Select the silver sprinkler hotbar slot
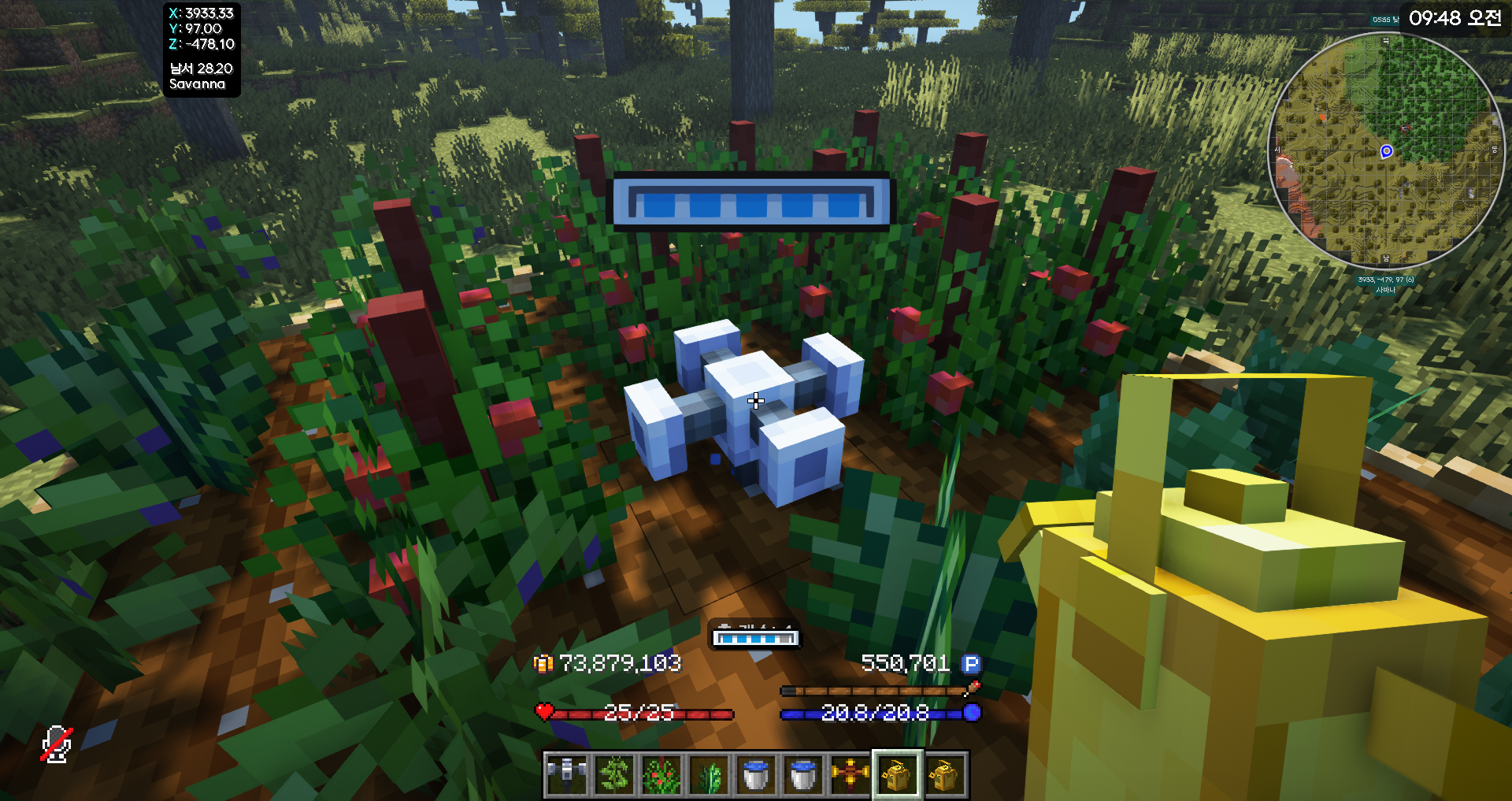 point(566,774)
